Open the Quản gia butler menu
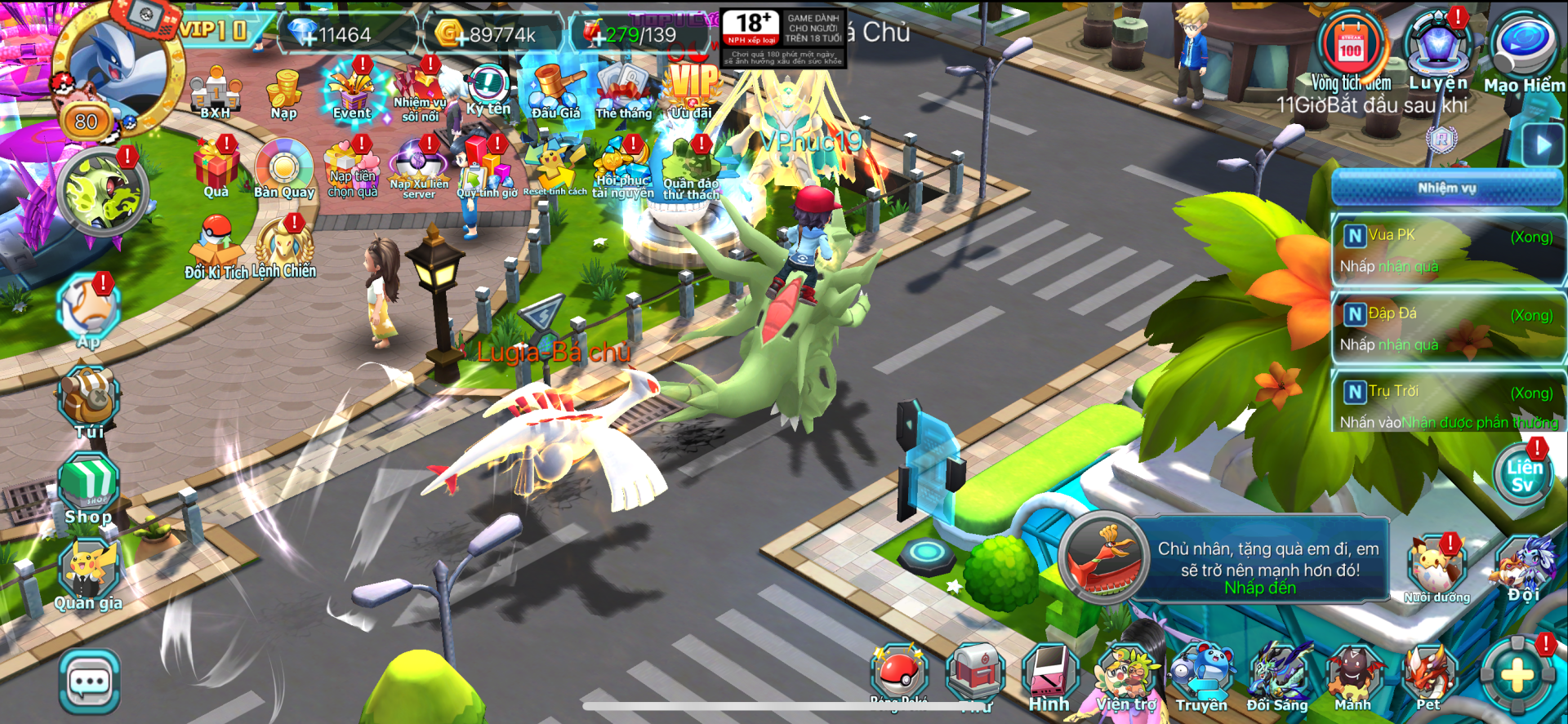 89,576
